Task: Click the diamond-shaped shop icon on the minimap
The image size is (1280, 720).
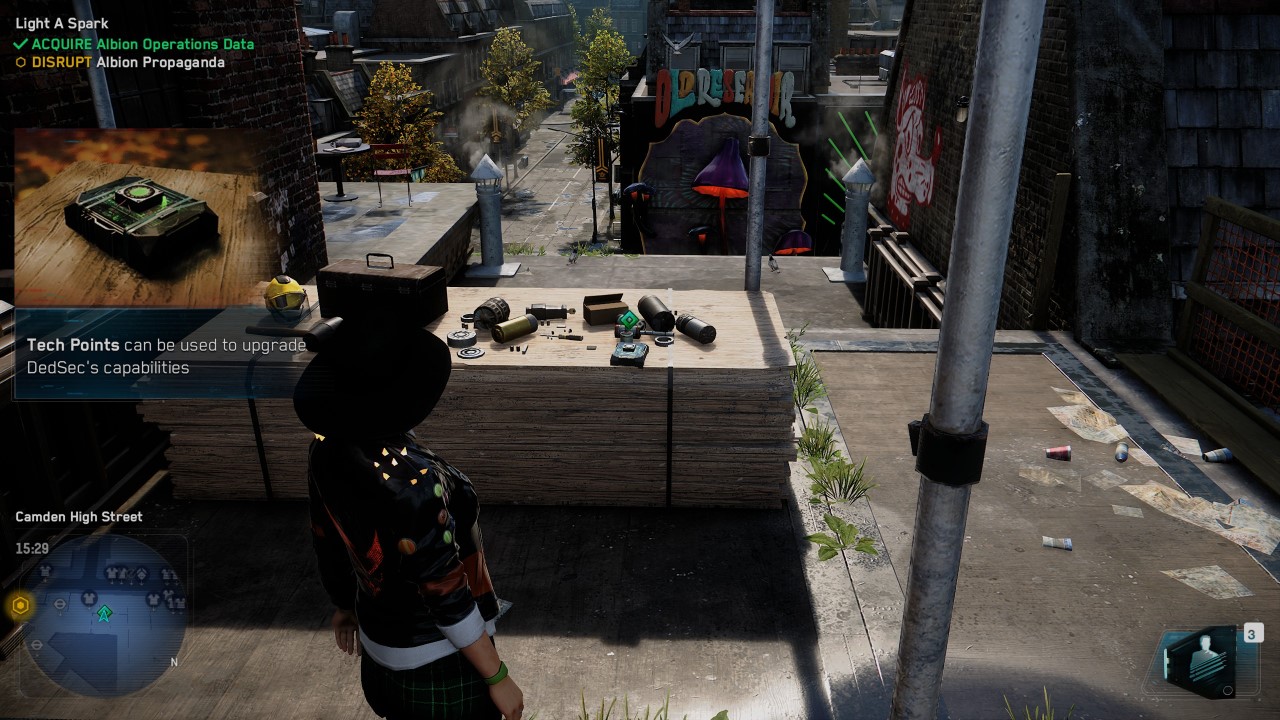Action: 141,574
